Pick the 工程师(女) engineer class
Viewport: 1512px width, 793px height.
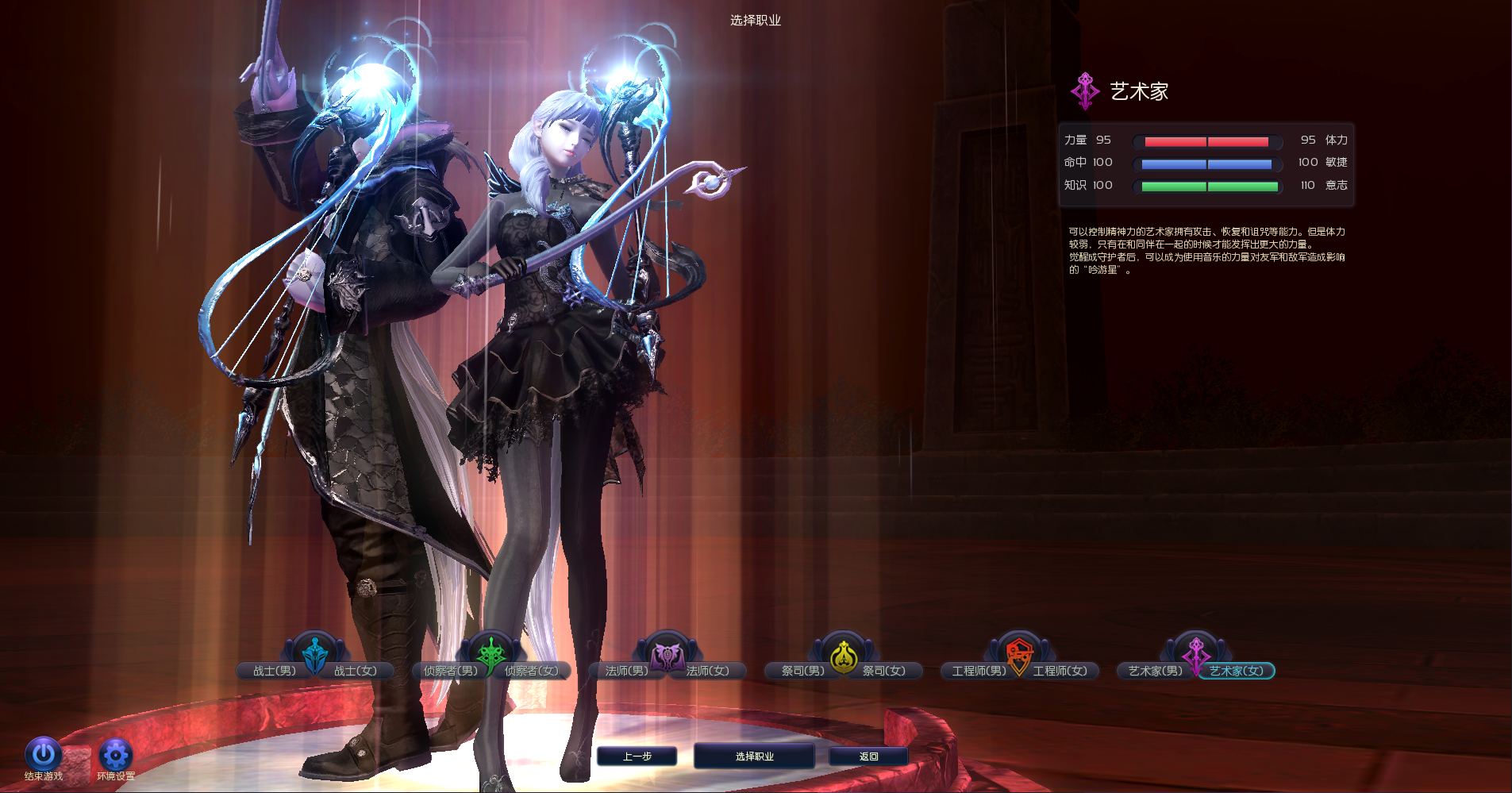click(x=1060, y=671)
